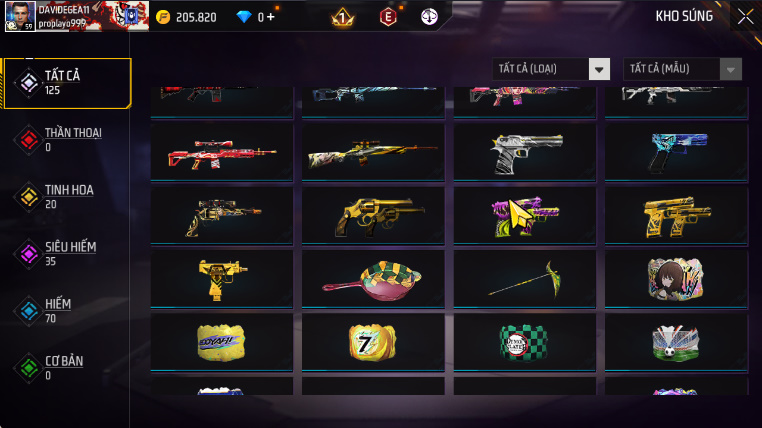
Task: Add diamonds with the plus button
Action: pyautogui.click(x=270, y=17)
